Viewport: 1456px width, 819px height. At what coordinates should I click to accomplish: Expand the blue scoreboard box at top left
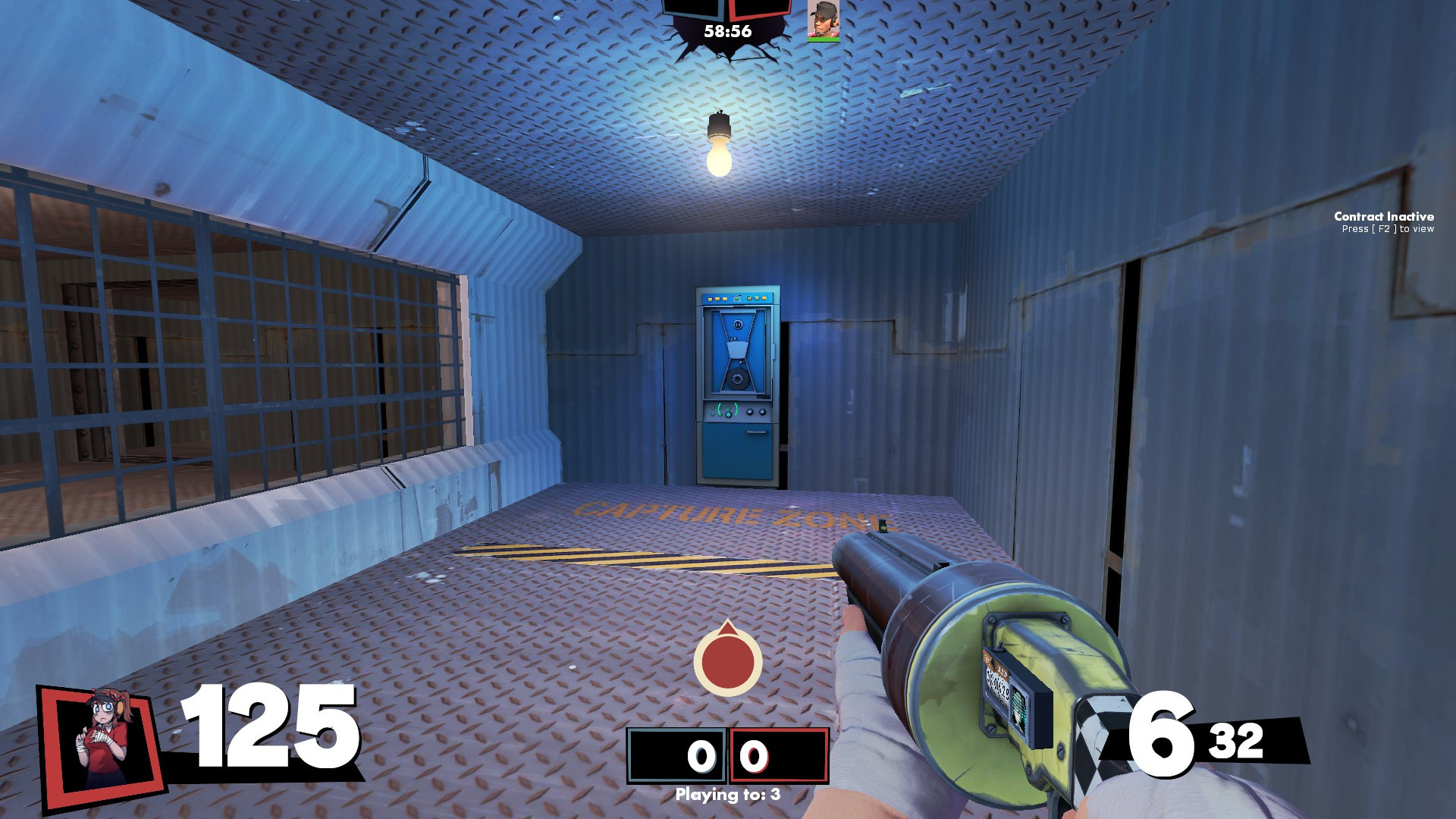click(692, 9)
